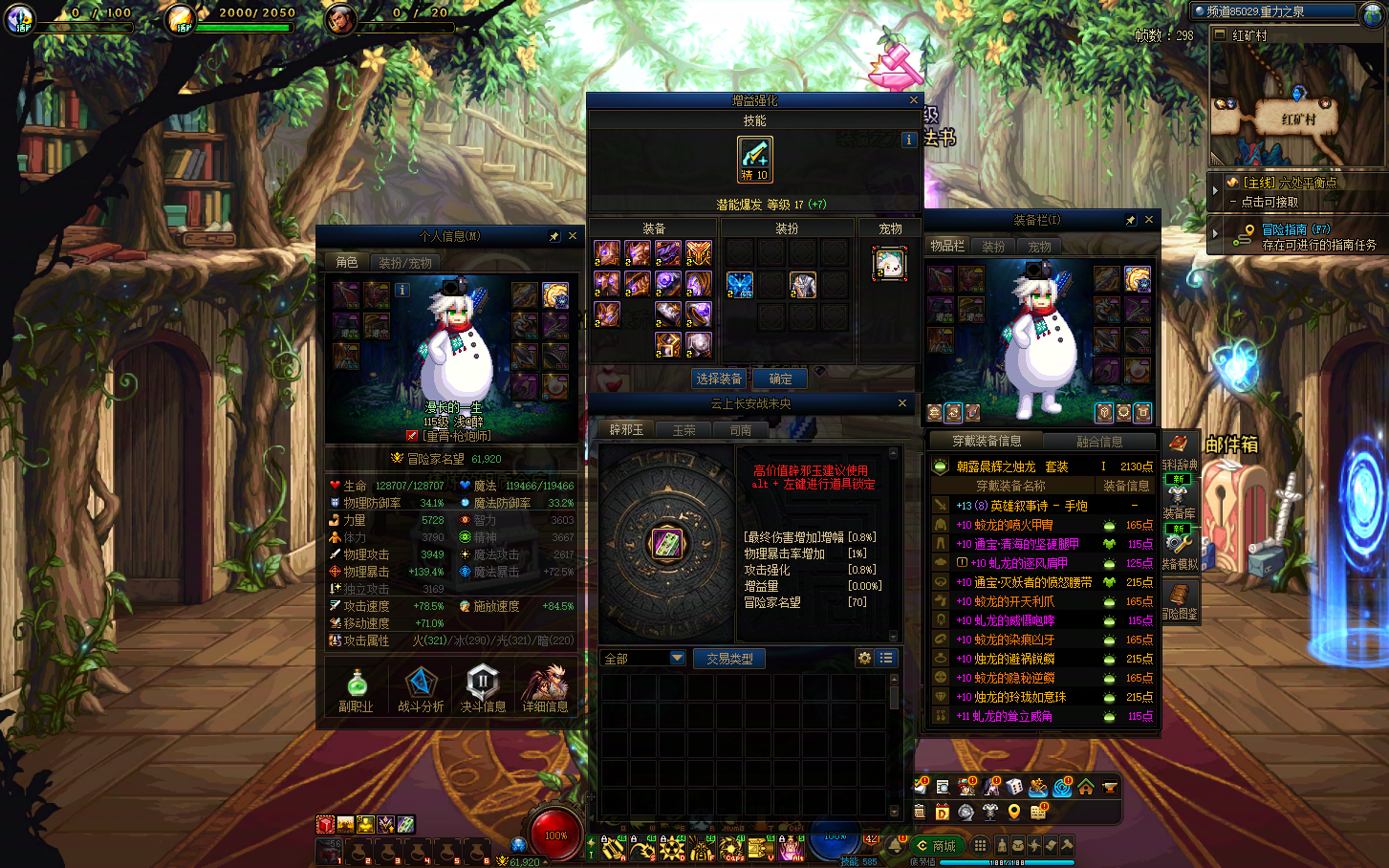Image resolution: width=1389 pixels, height=868 pixels.
Task: Click the 交易类型 button
Action: click(729, 659)
